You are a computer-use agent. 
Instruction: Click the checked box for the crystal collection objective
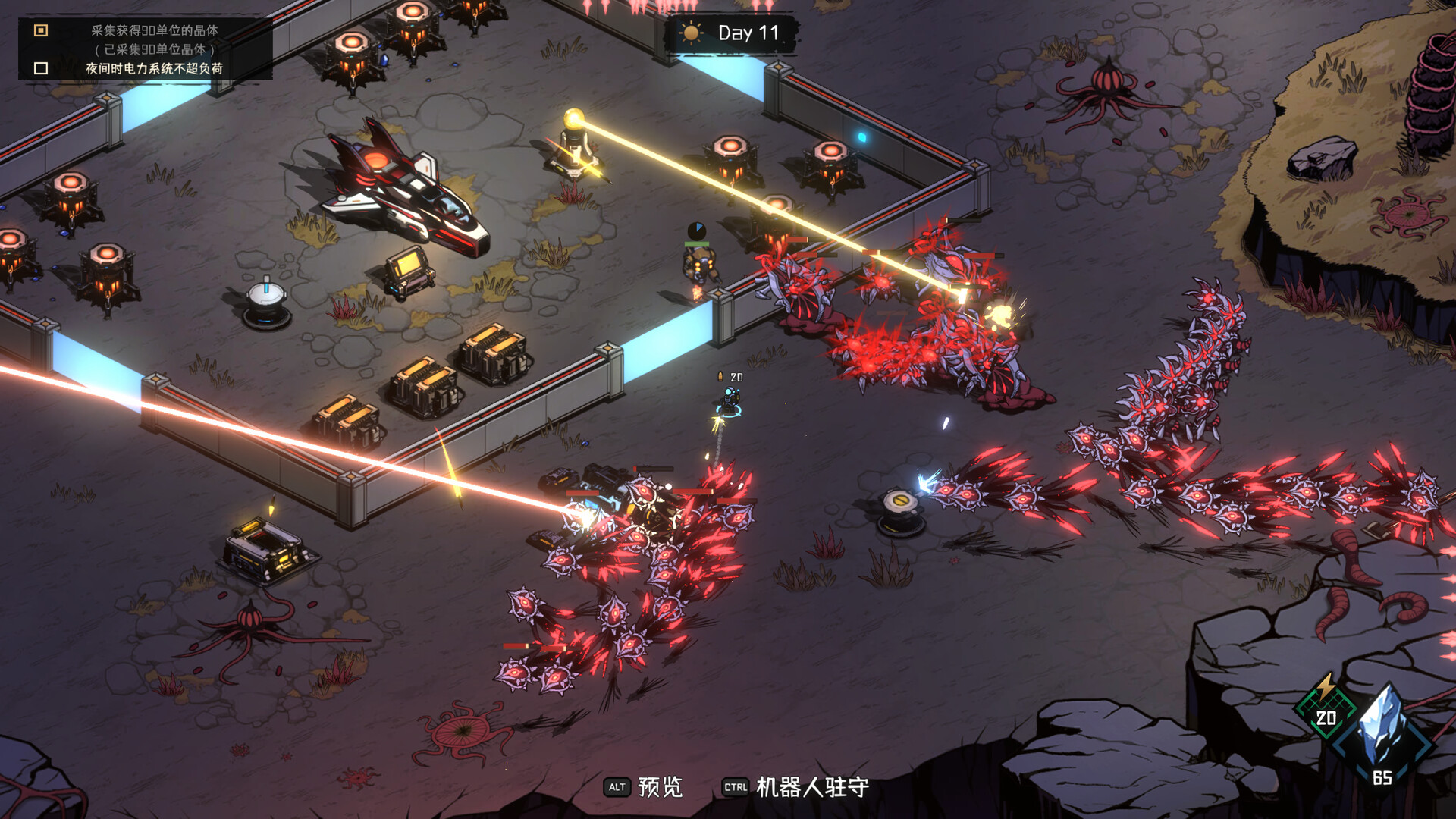coord(39,30)
